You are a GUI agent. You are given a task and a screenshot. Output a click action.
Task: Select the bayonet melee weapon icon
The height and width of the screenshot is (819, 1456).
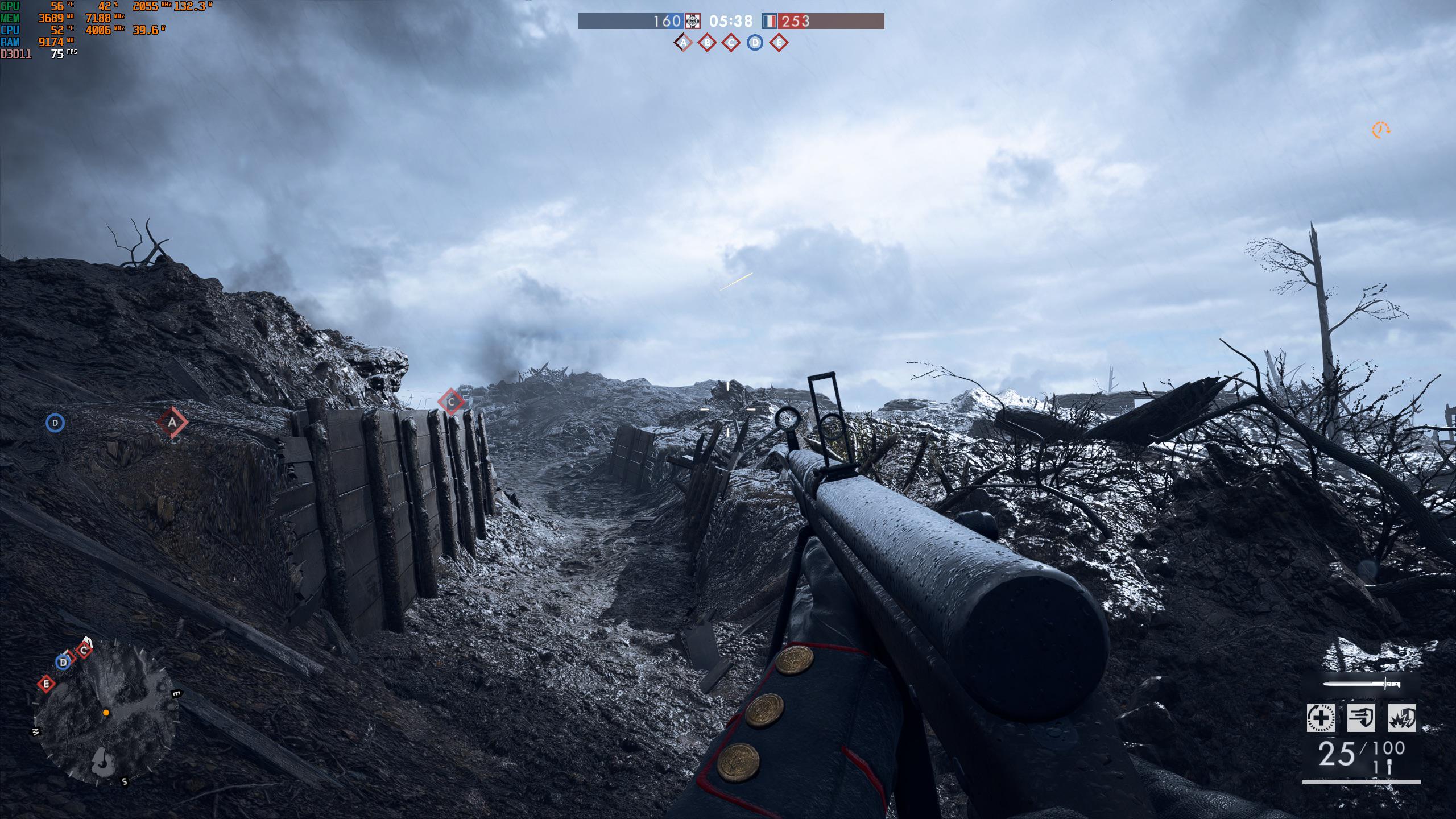[1361, 684]
